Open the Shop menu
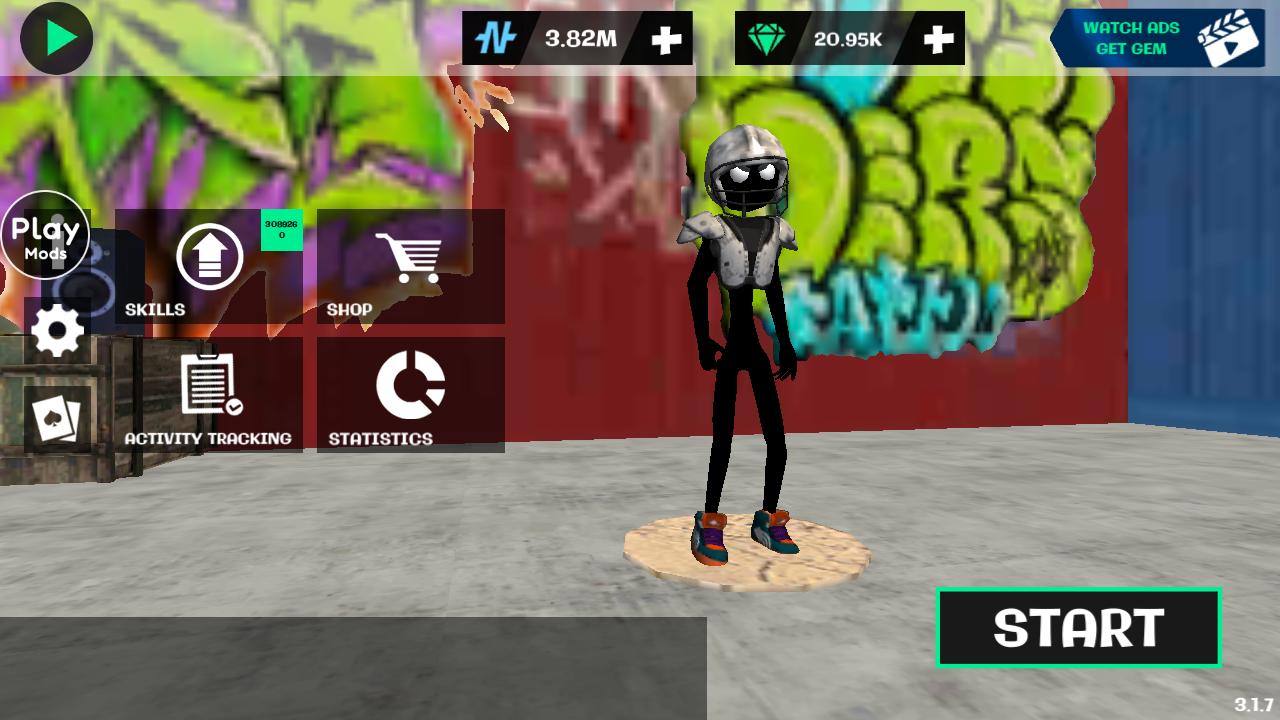 click(x=410, y=266)
